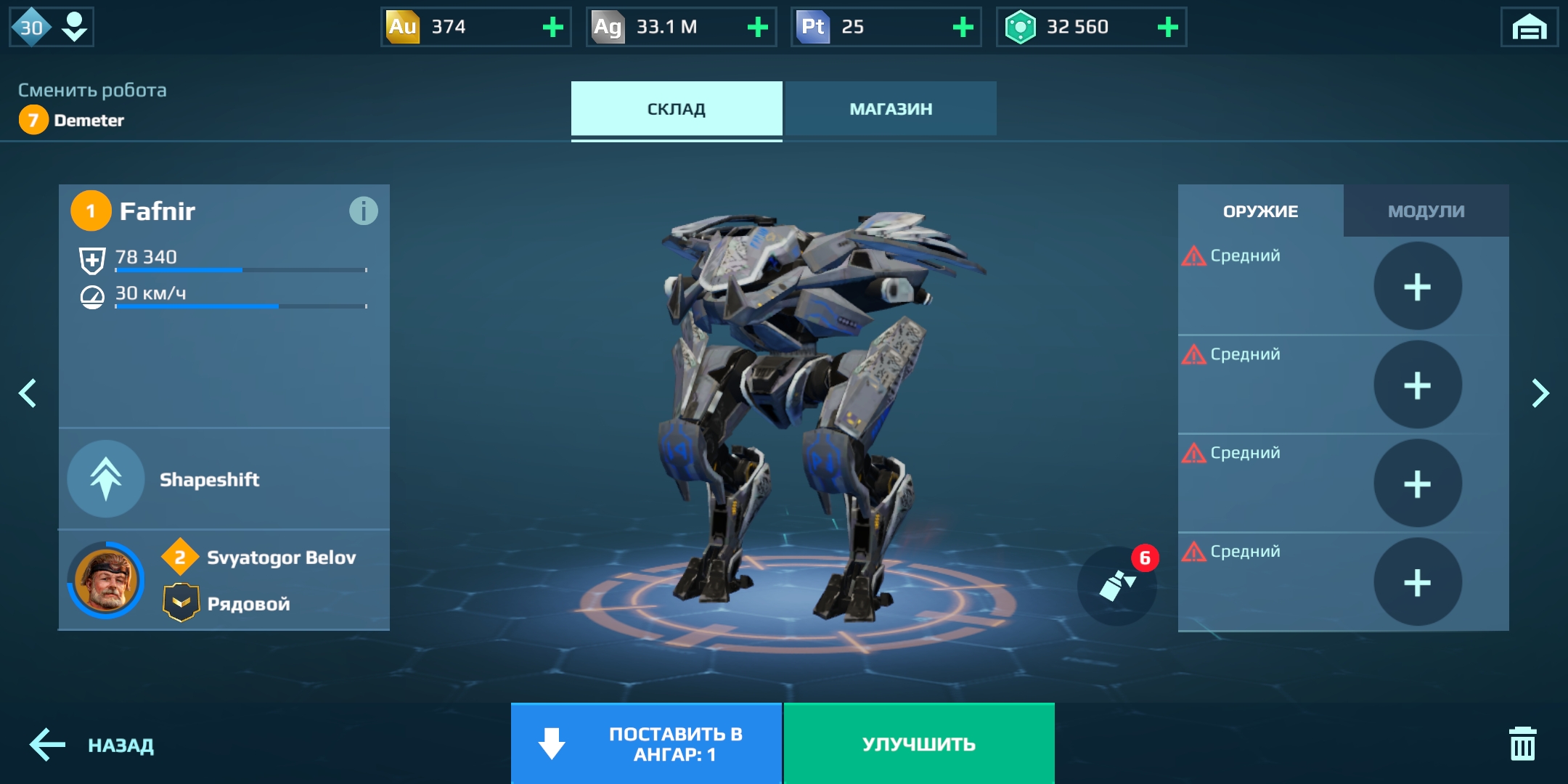Select the ОРУЖИЕ tab
The height and width of the screenshot is (784, 1568).
[x=1260, y=211]
